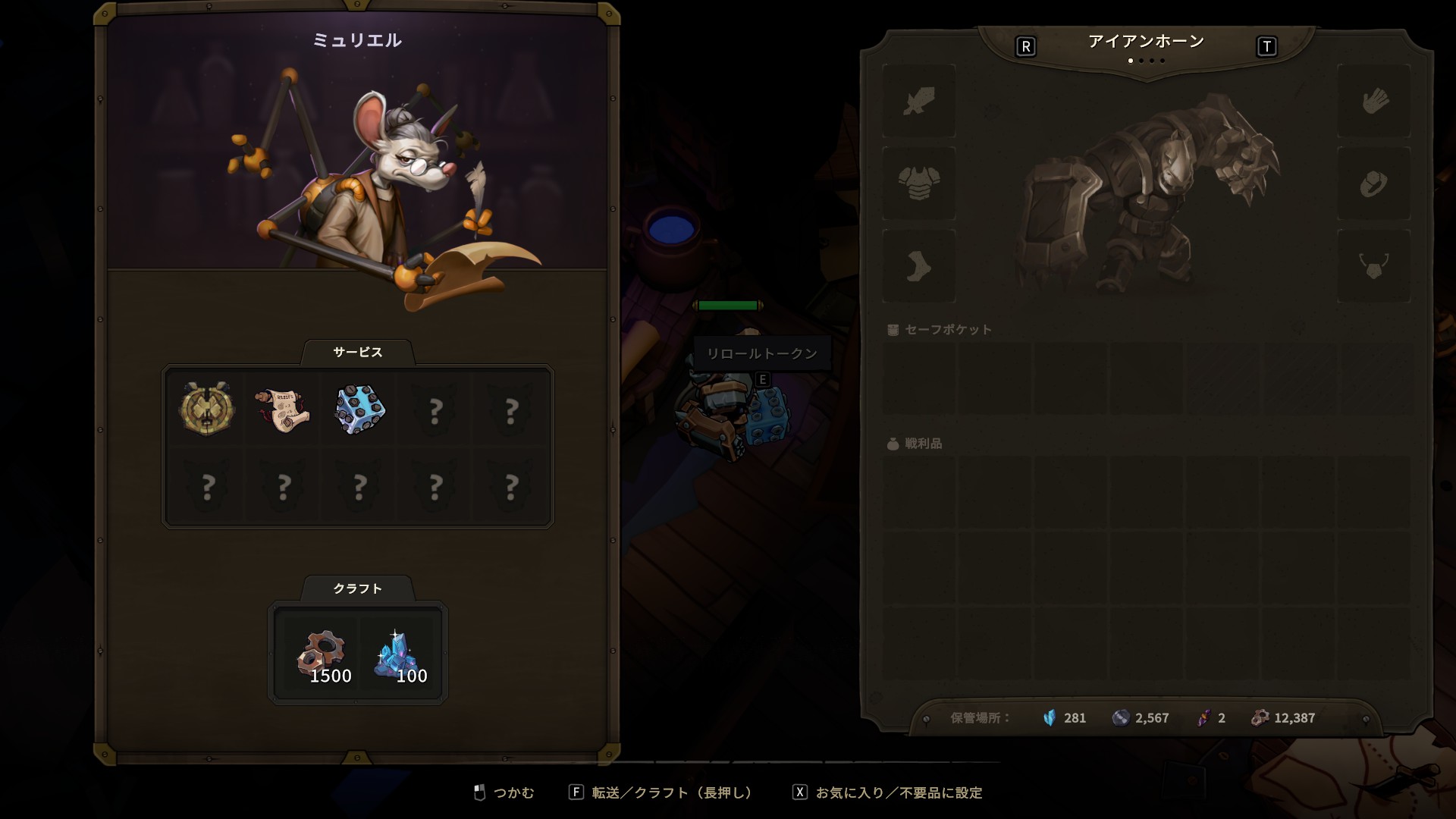The image size is (1456, 819).
Task: Click the weapon equipment slot with sword icon
Action: pos(919,101)
